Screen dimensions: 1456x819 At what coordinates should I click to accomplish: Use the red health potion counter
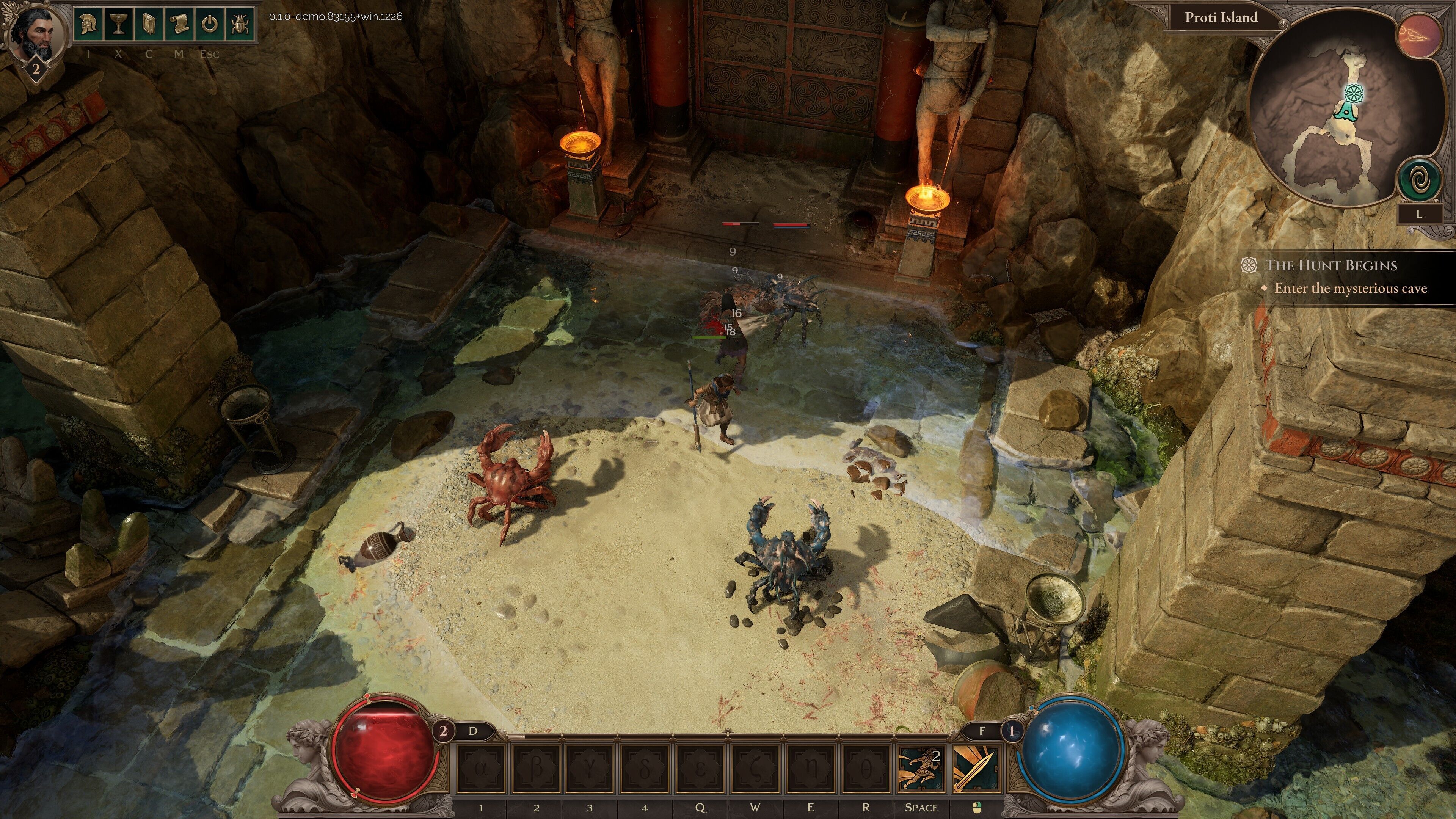[x=443, y=731]
